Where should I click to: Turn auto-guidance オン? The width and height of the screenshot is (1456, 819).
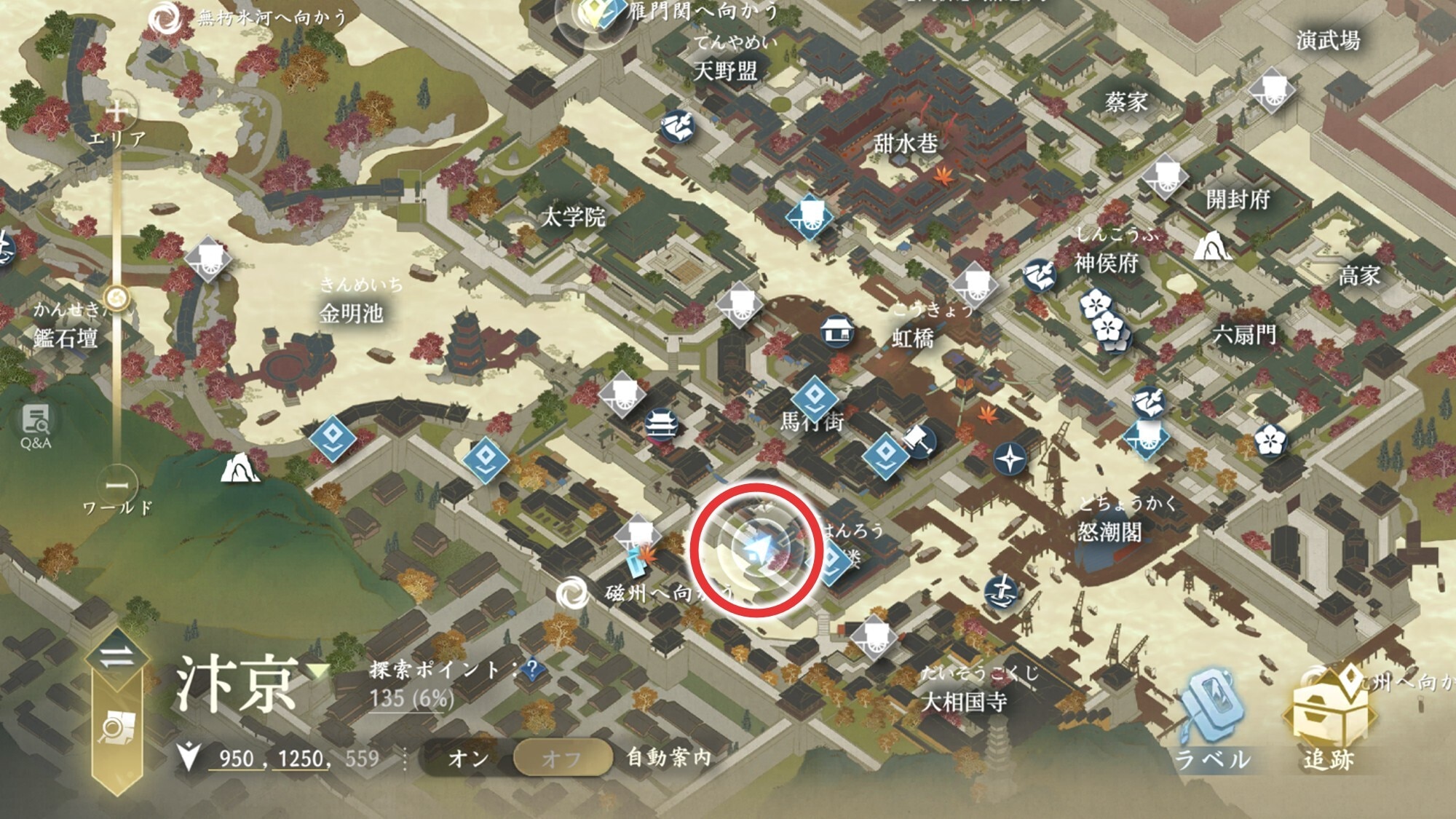point(468,759)
